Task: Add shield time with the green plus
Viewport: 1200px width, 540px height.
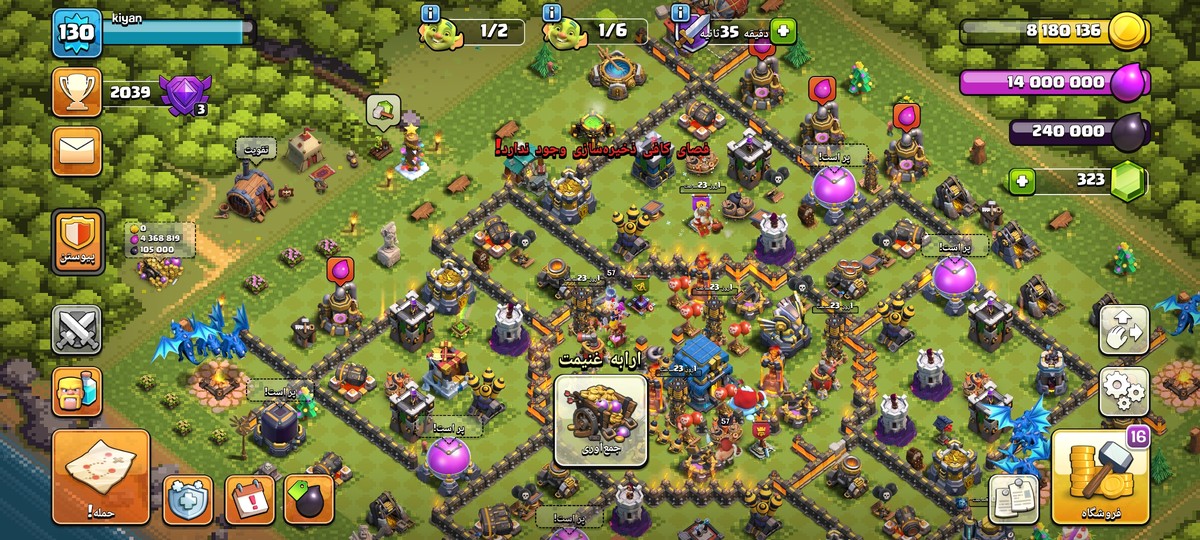Action: point(780,32)
